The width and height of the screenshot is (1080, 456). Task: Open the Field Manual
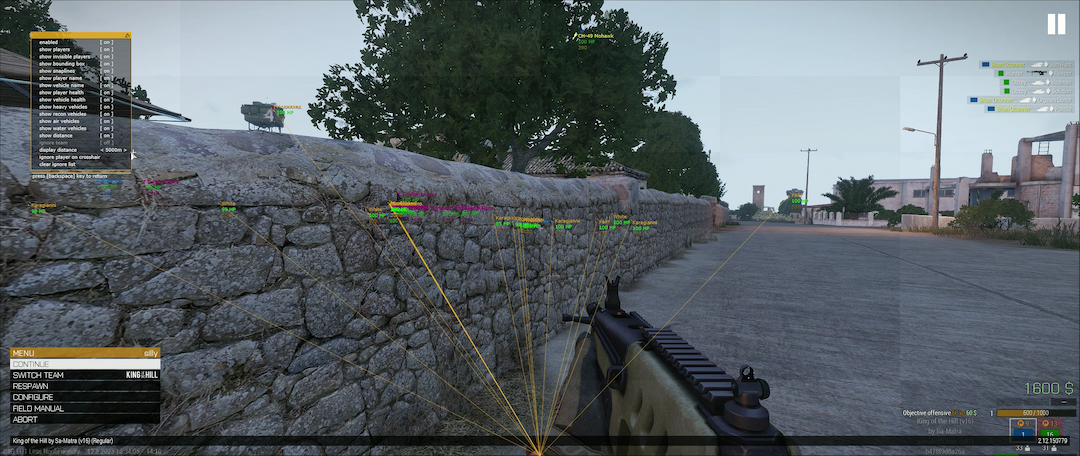84,408
